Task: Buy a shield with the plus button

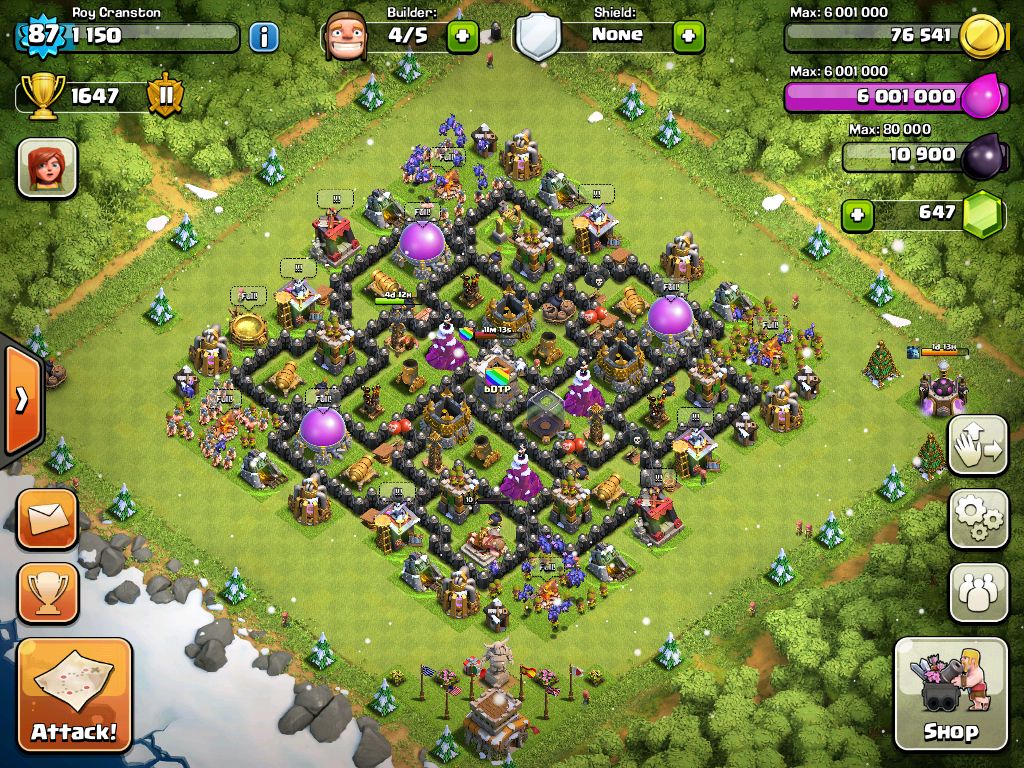Action: [x=688, y=37]
